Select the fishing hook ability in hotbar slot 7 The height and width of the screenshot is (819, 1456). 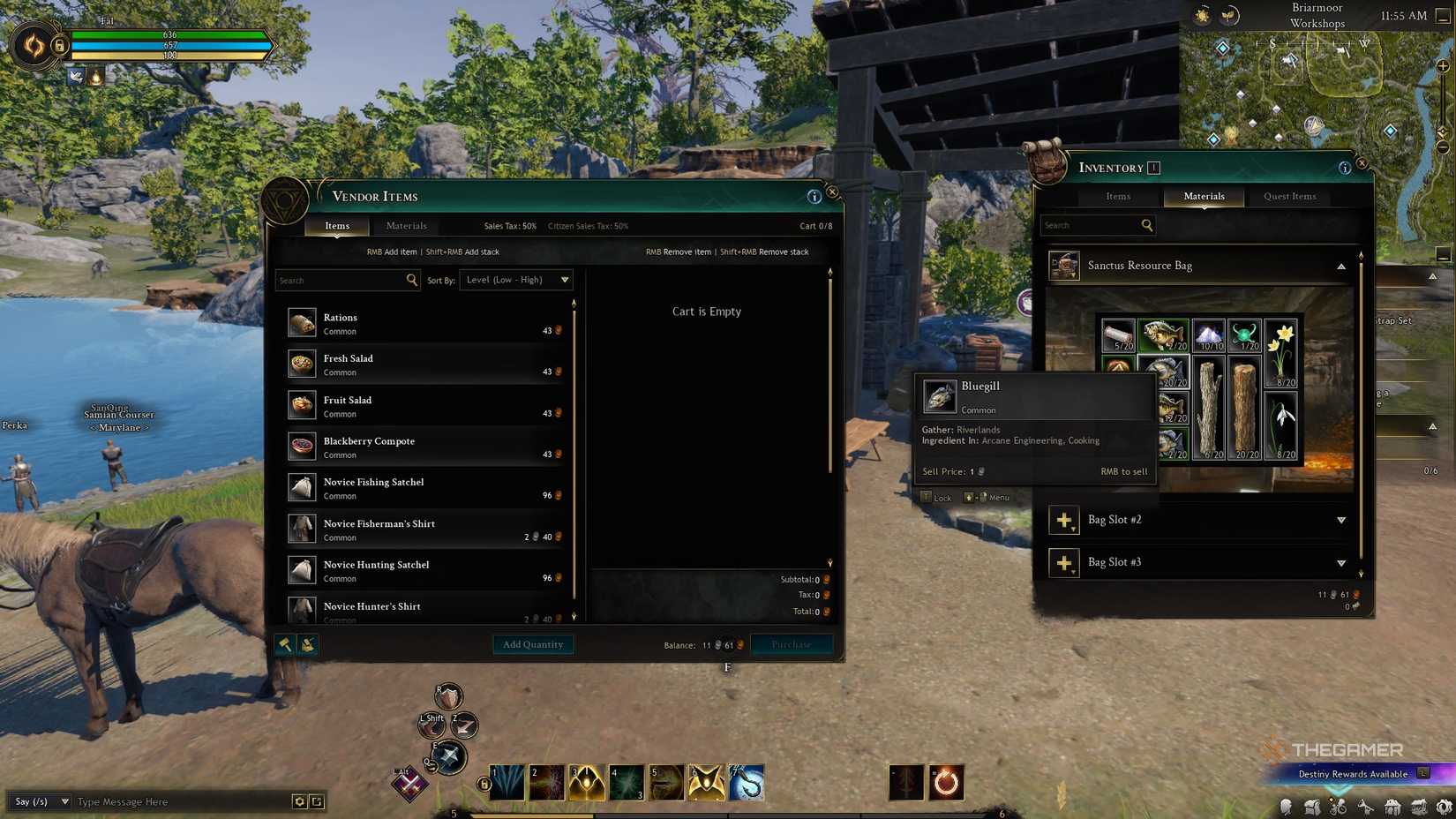tap(747, 782)
